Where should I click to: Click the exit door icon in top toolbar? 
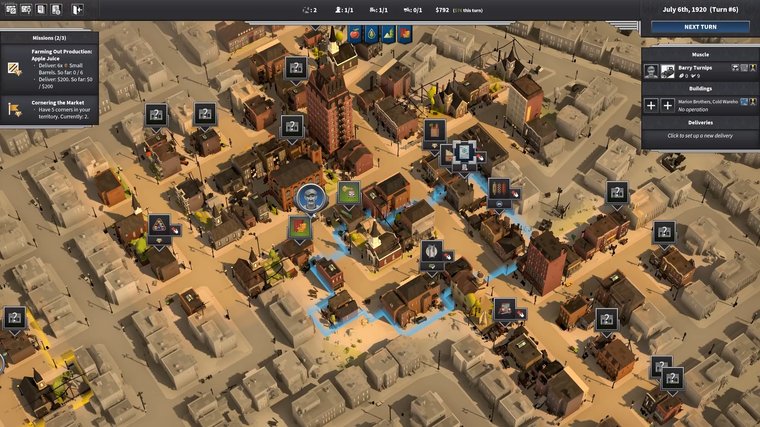coord(78,10)
